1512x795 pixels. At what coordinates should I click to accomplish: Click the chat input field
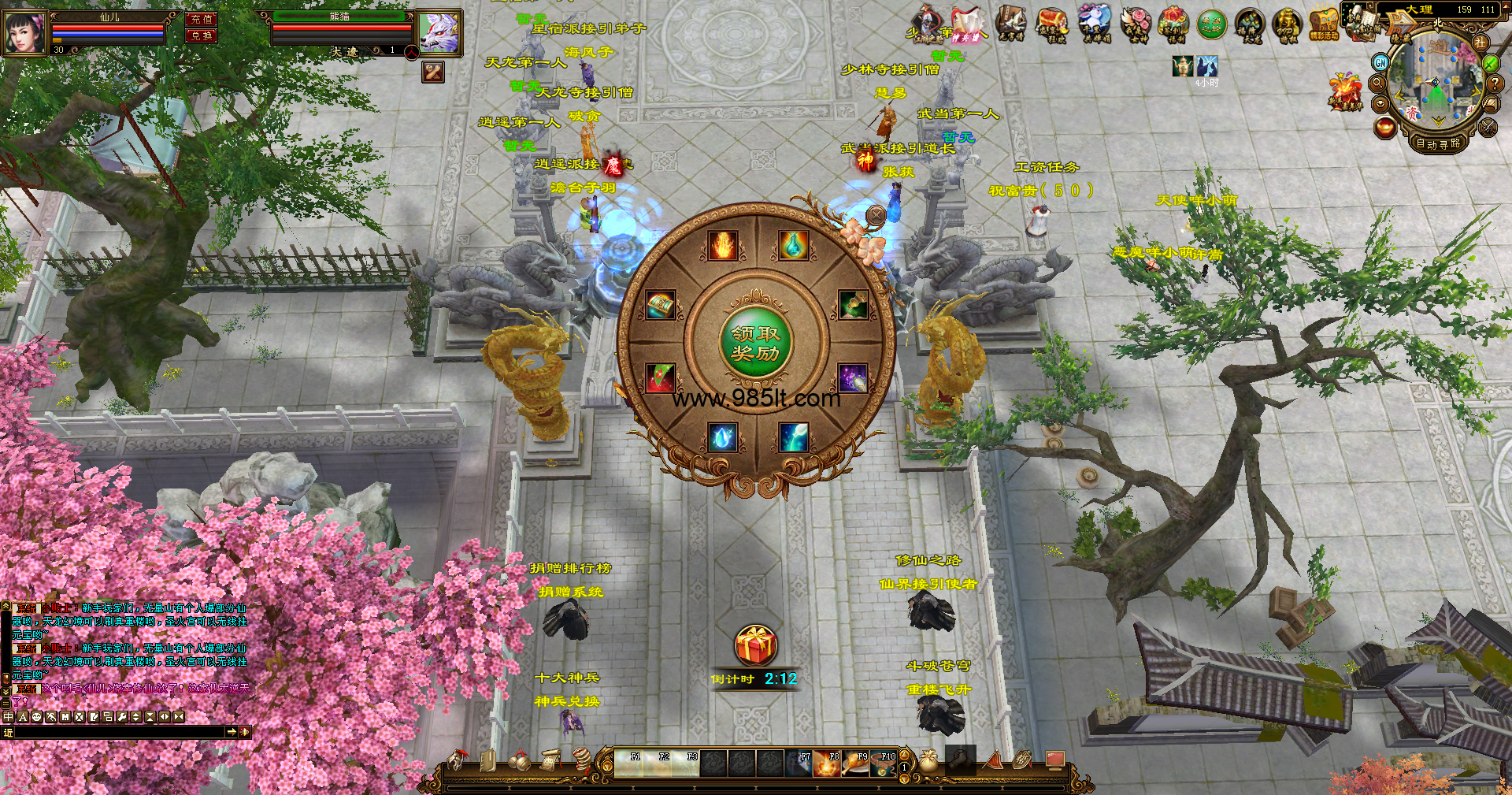pos(120,732)
